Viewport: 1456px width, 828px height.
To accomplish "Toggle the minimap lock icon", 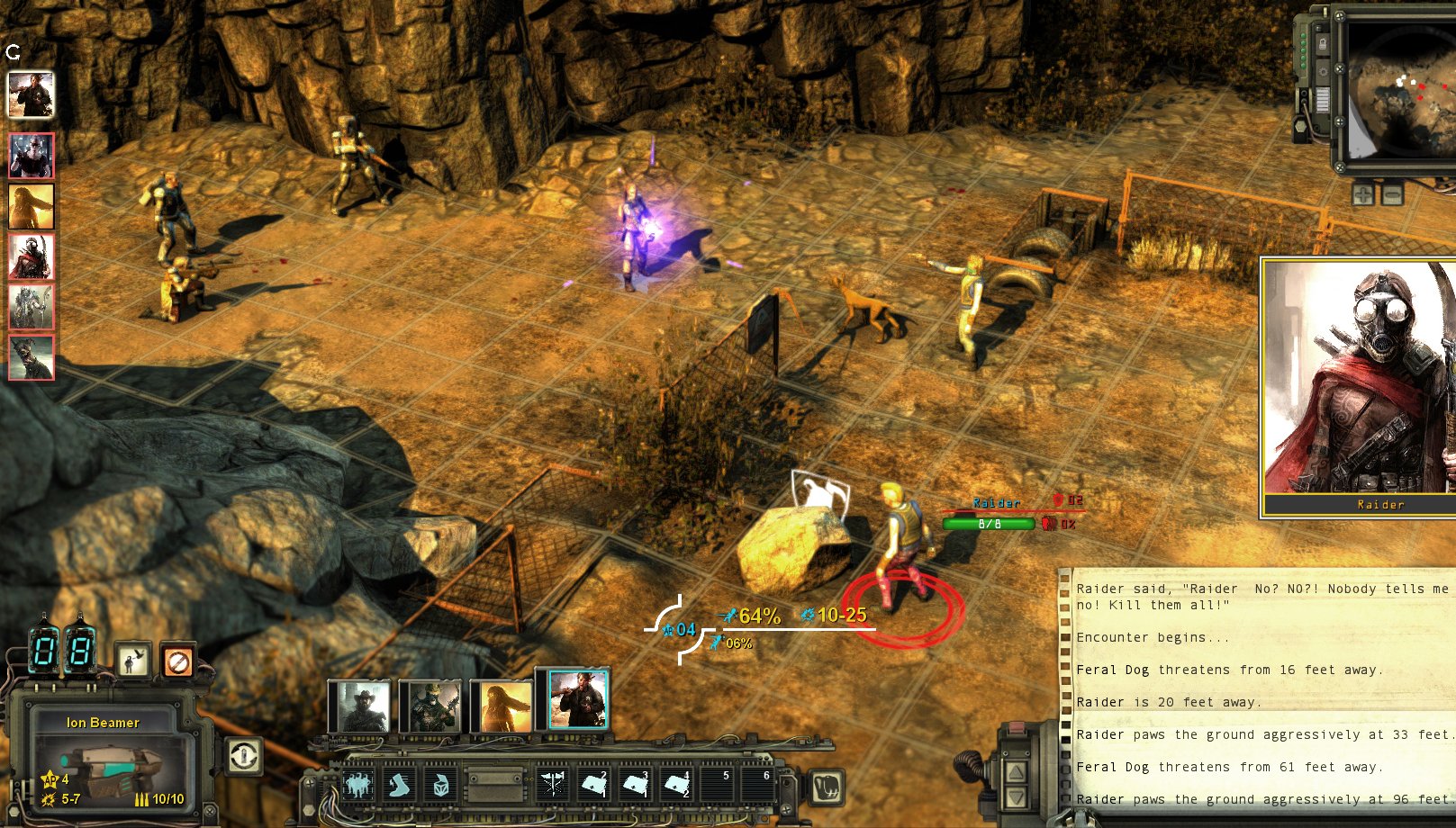I will 1323,44.
